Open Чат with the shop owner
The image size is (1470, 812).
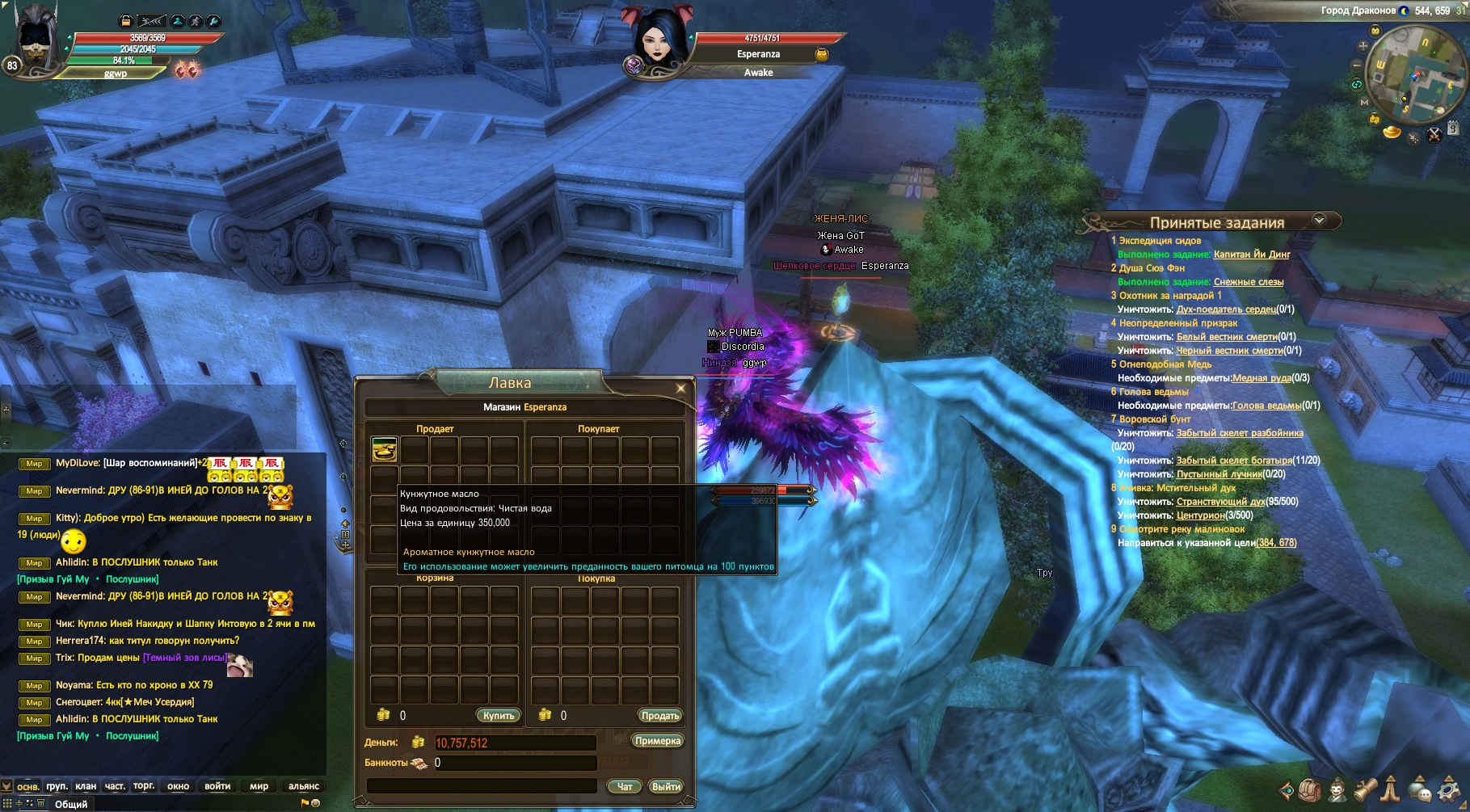tap(625, 786)
